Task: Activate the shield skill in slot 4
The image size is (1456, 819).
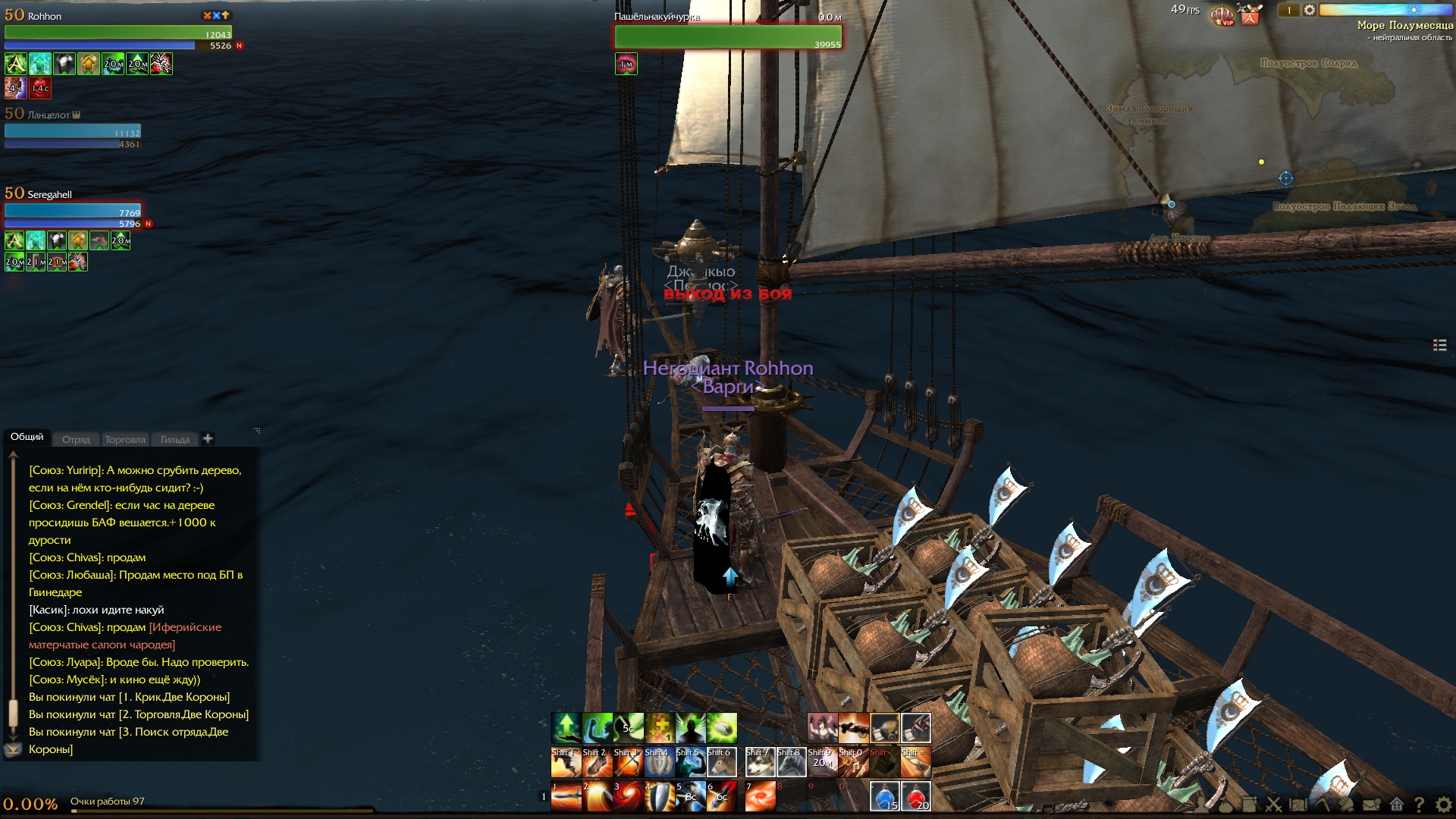Action: tap(659, 796)
